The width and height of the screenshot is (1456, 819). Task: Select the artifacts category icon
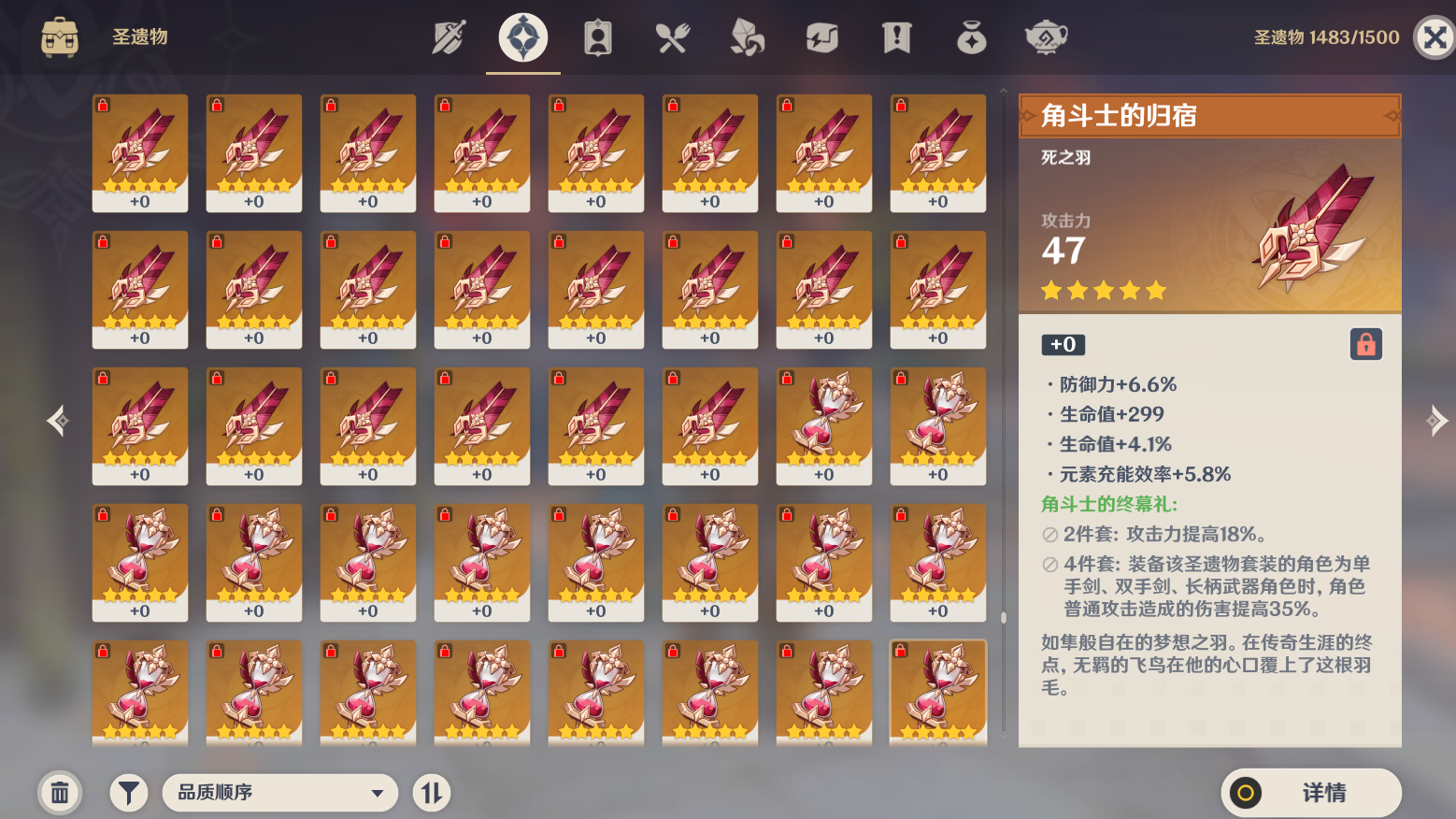[x=522, y=37]
